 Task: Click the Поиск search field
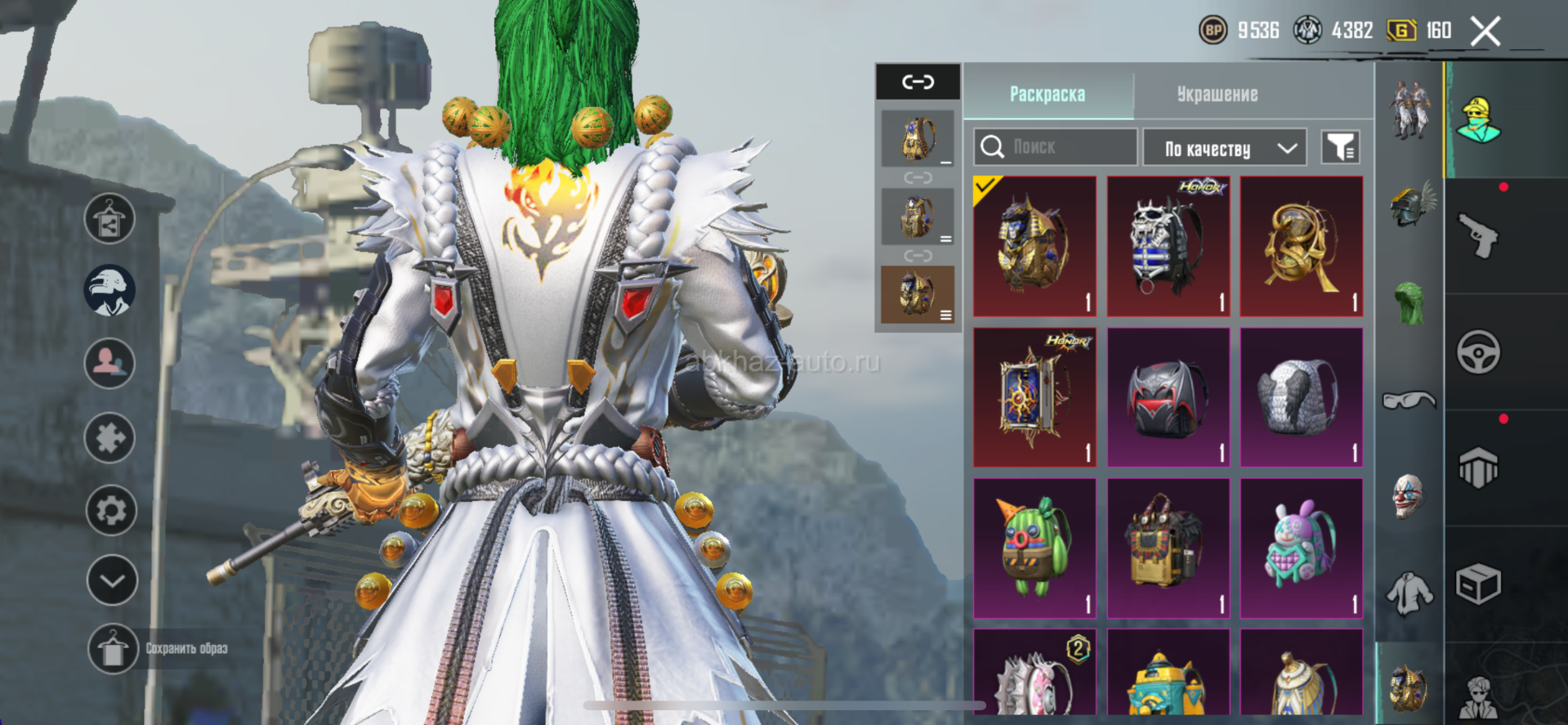[1054, 147]
